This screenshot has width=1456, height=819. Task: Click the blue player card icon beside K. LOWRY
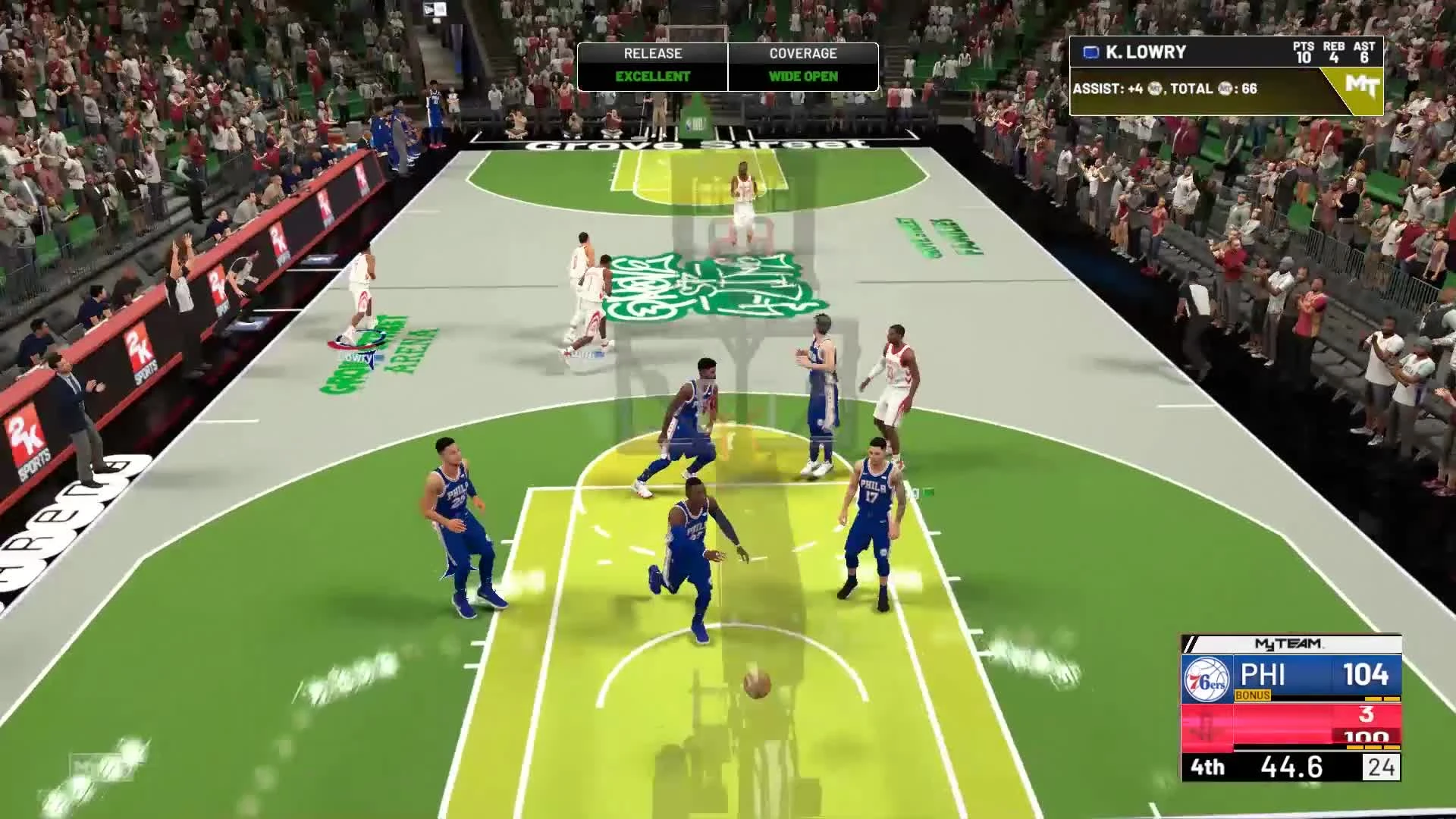click(1090, 52)
